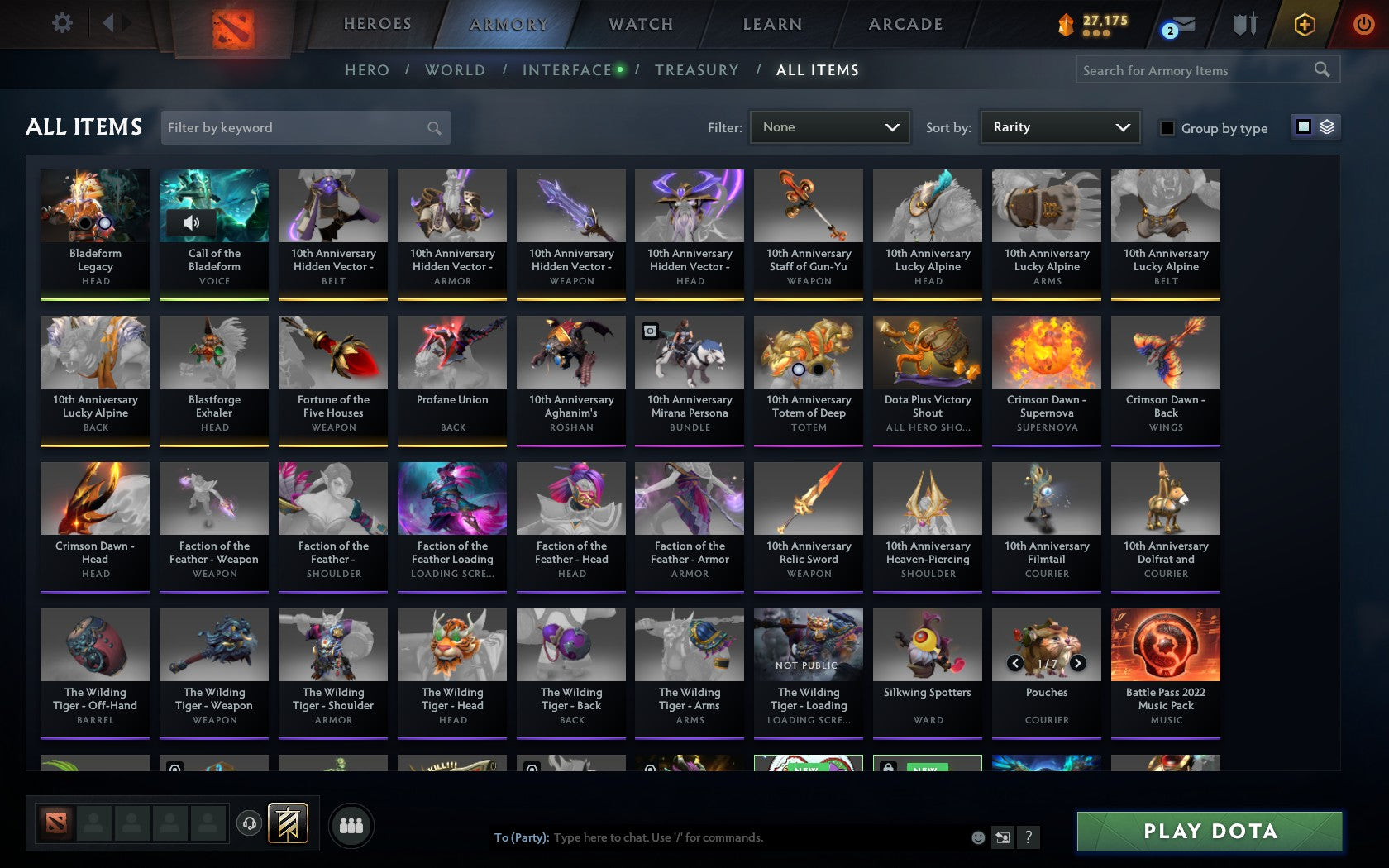Image resolution: width=1389 pixels, height=868 pixels.
Task: Open the Sort by Rarity dropdown
Action: [1059, 127]
